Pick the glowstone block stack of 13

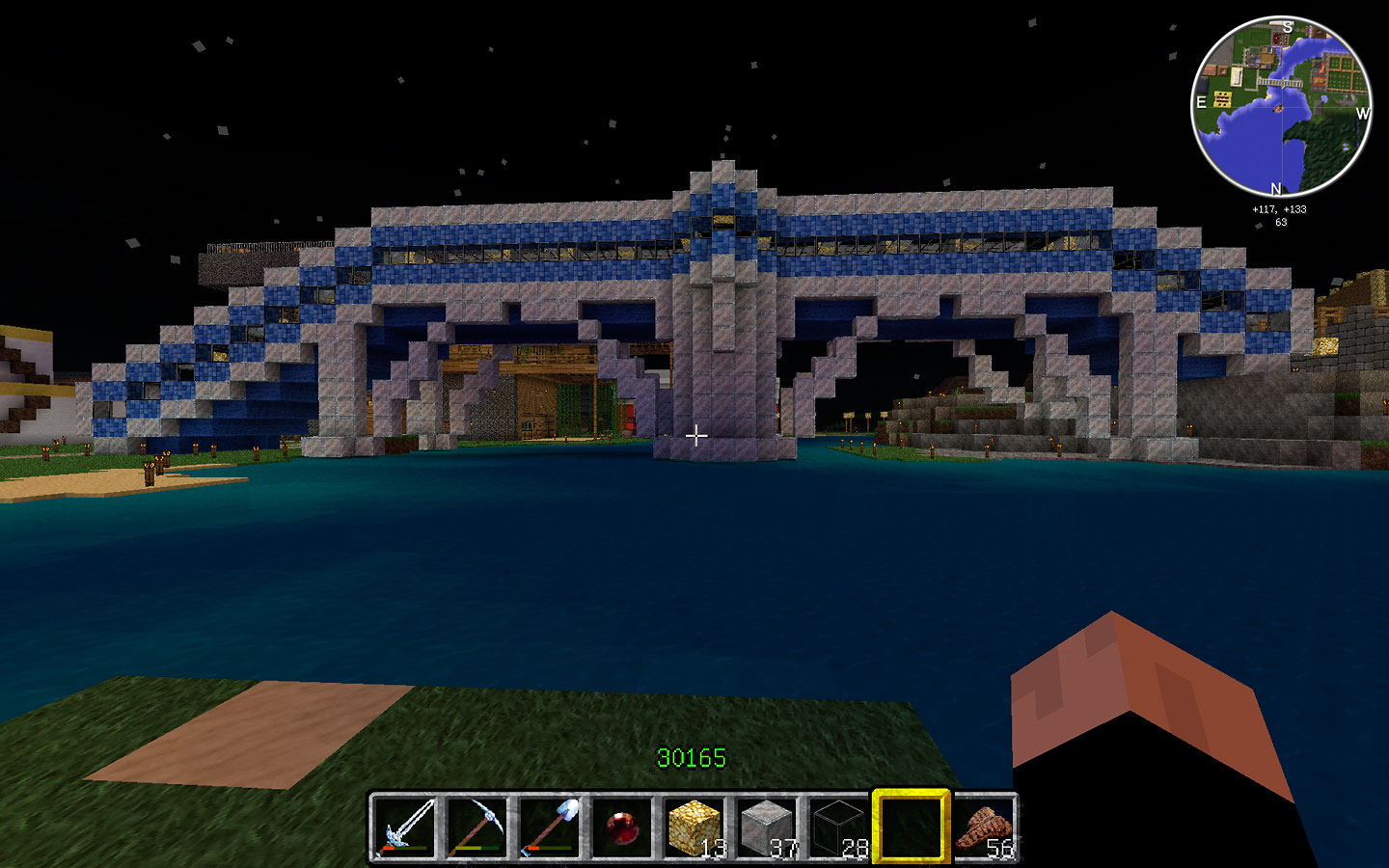[x=694, y=827]
